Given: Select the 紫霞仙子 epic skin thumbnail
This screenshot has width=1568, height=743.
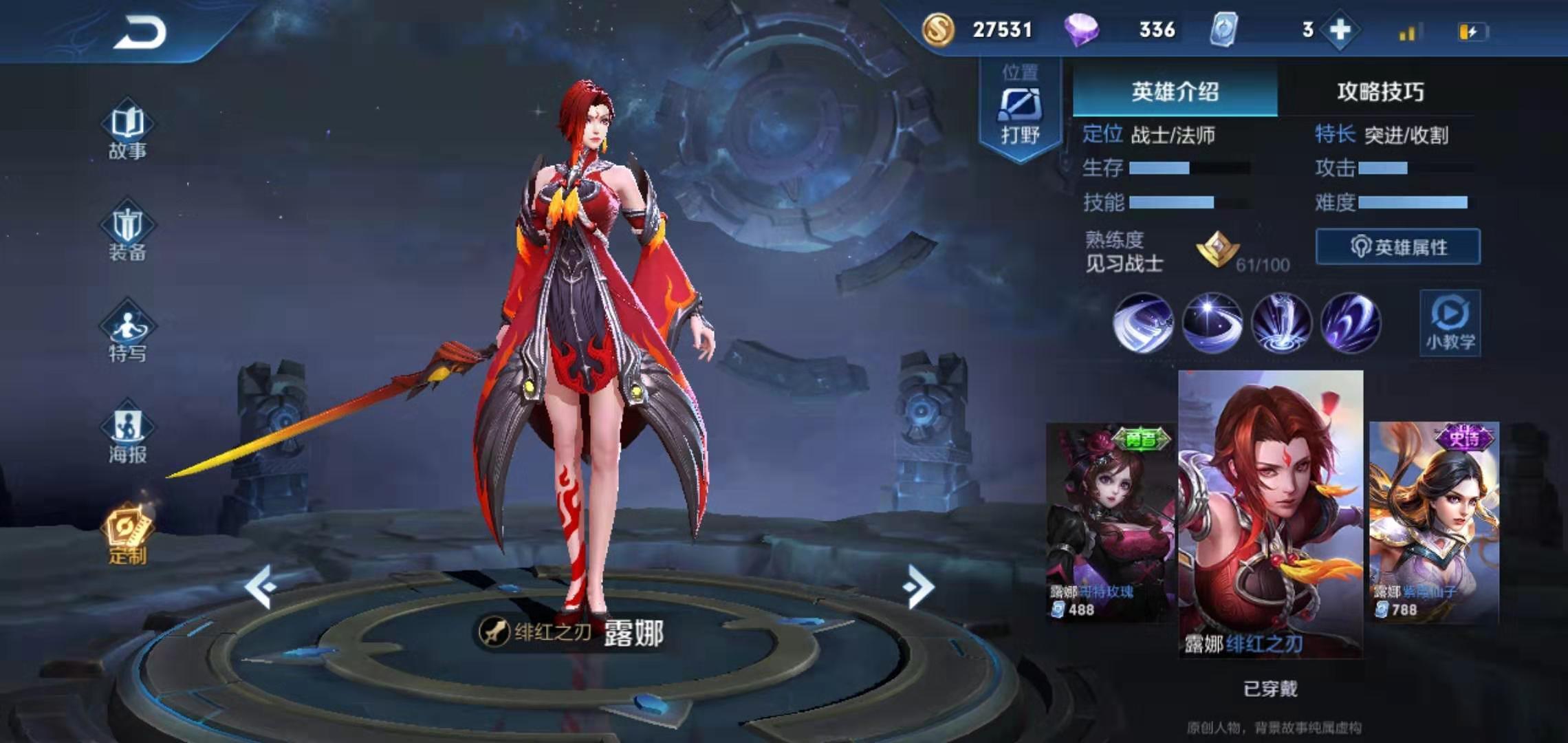Looking at the screenshot, I should (x=1434, y=523).
